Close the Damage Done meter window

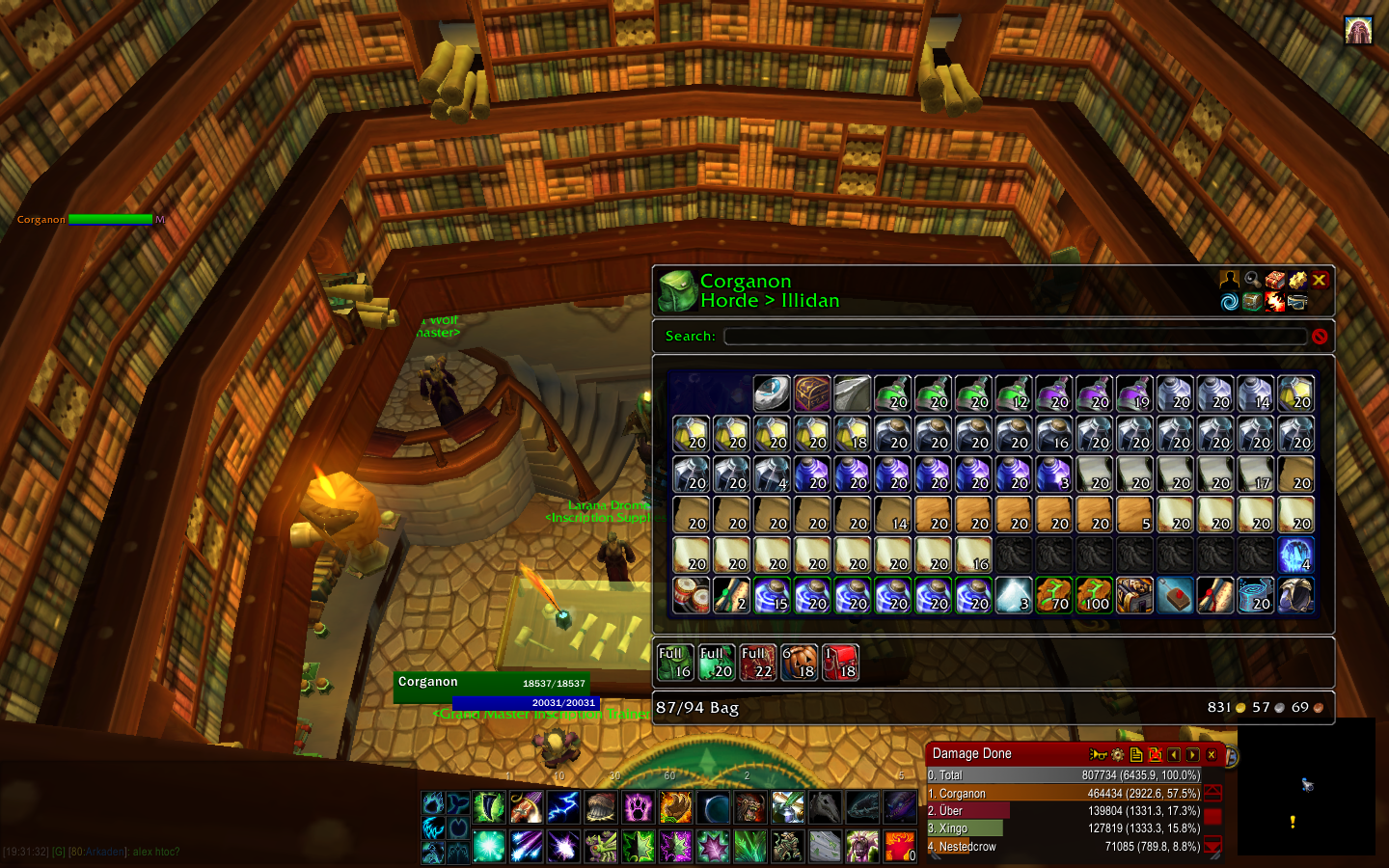[1212, 755]
